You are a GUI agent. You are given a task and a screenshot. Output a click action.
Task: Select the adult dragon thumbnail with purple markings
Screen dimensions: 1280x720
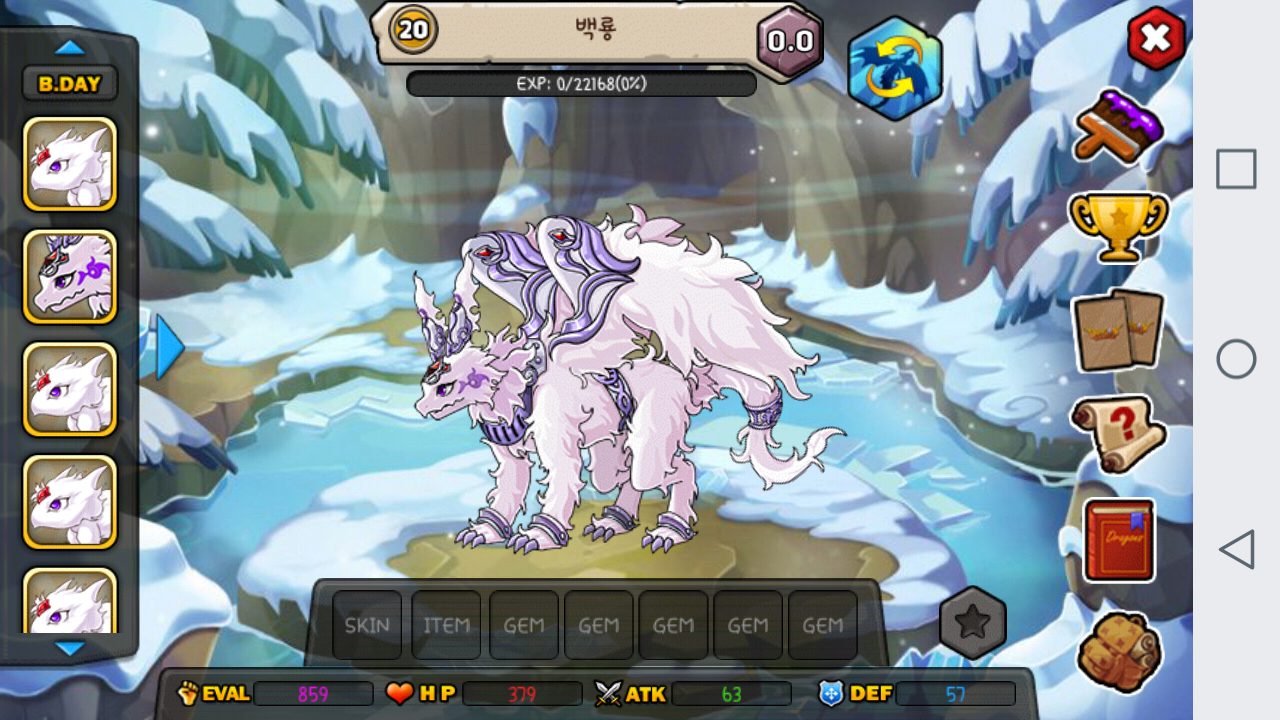click(70, 277)
